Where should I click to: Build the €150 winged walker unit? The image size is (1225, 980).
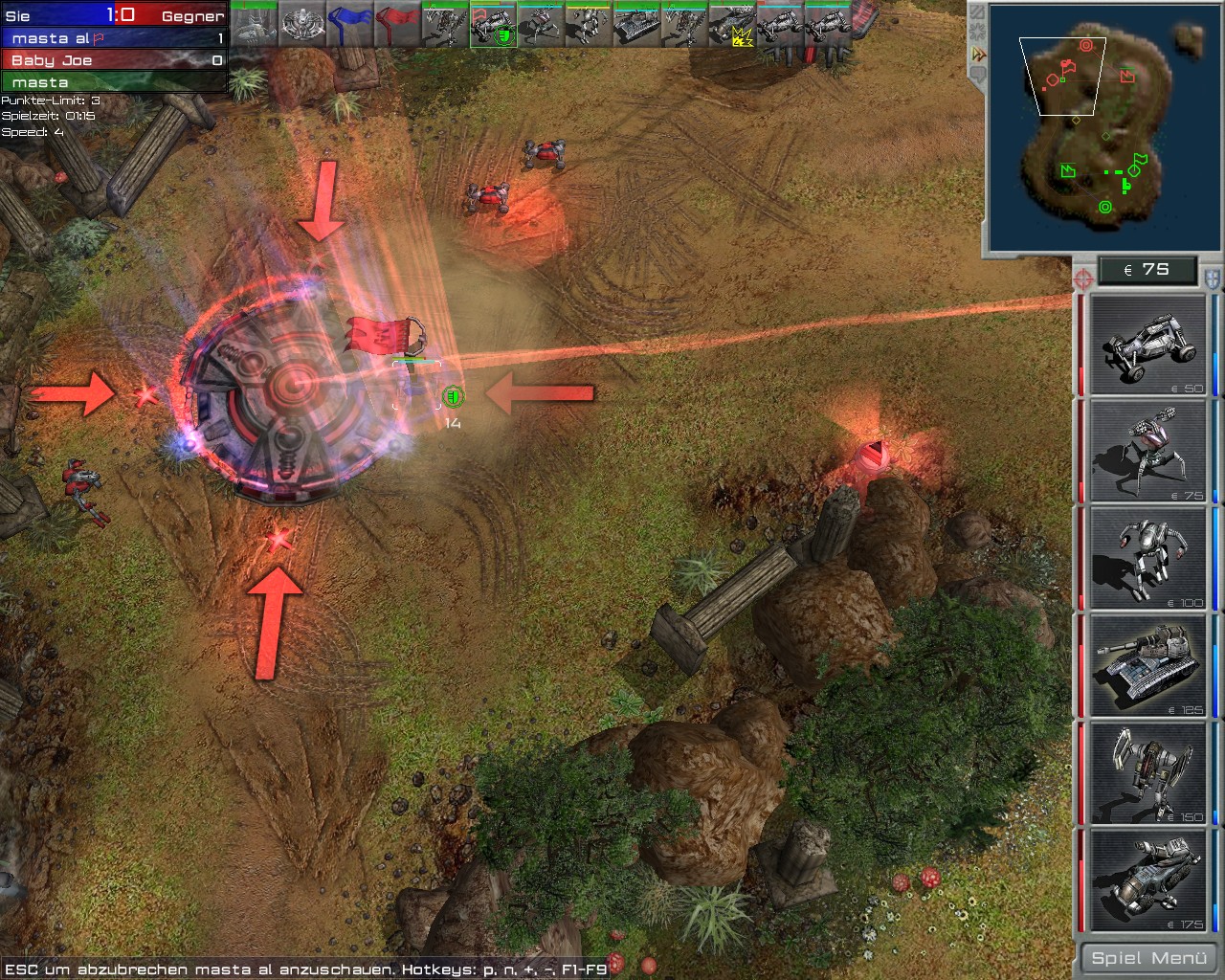click(1147, 773)
